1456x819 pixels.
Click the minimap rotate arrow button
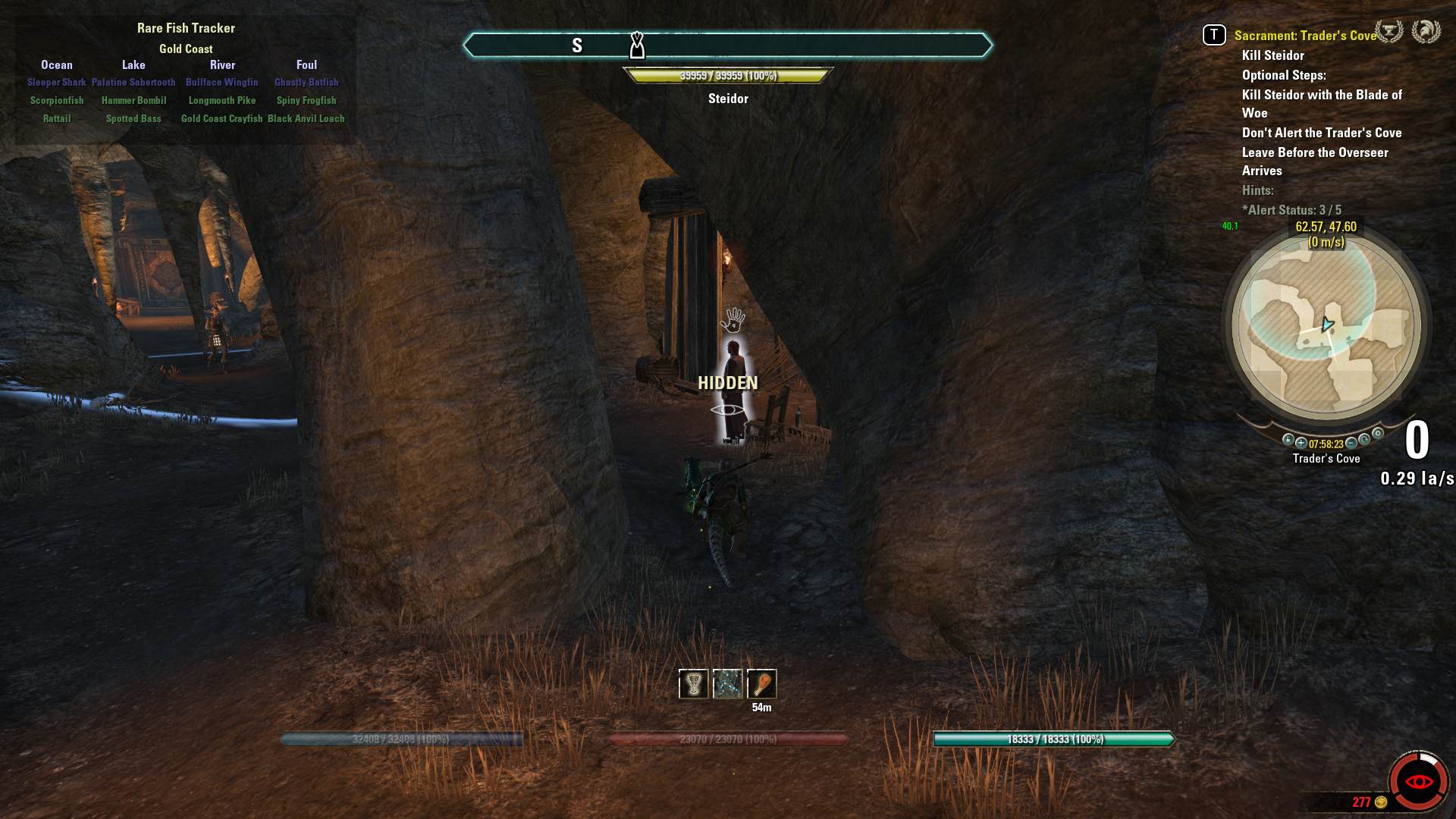click(x=1364, y=440)
